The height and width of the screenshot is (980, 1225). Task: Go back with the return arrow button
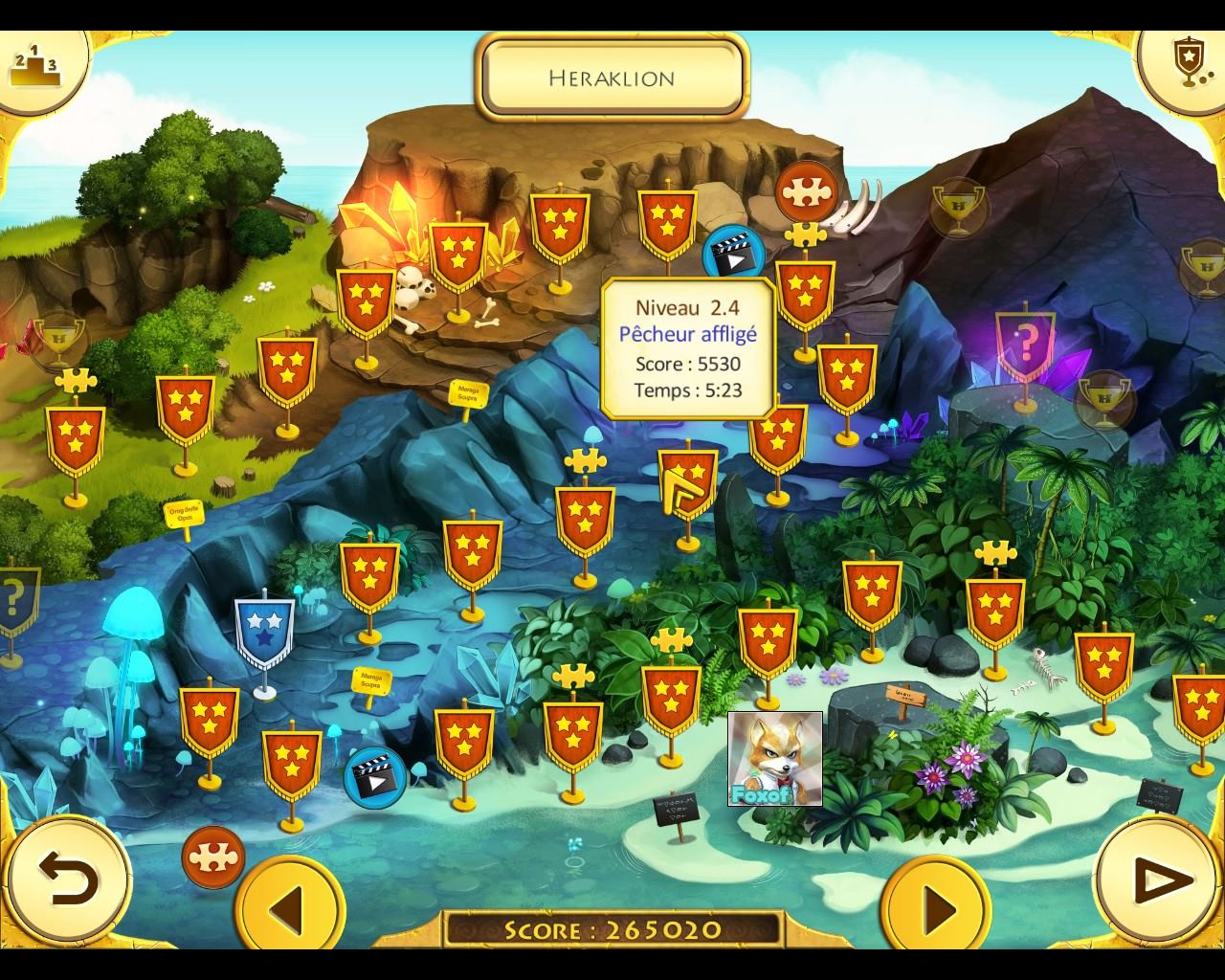pyautogui.click(x=67, y=878)
